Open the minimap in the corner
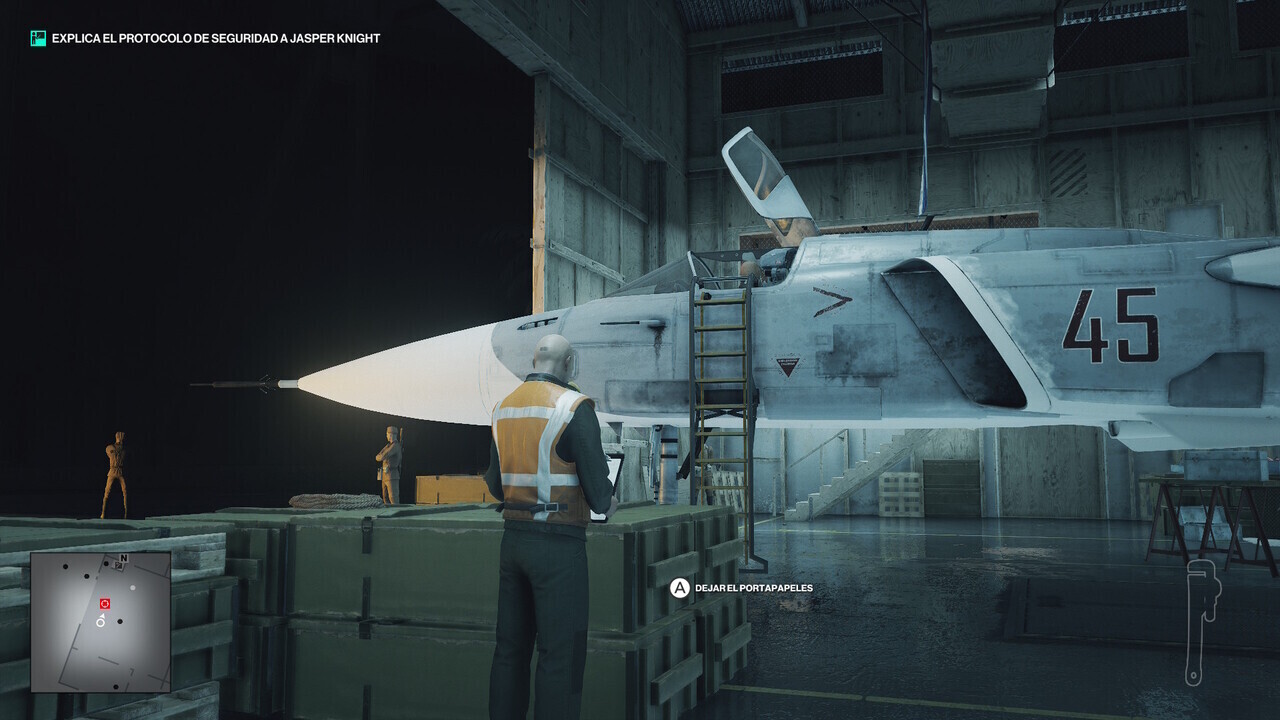This screenshot has height=720, width=1280. click(100, 621)
